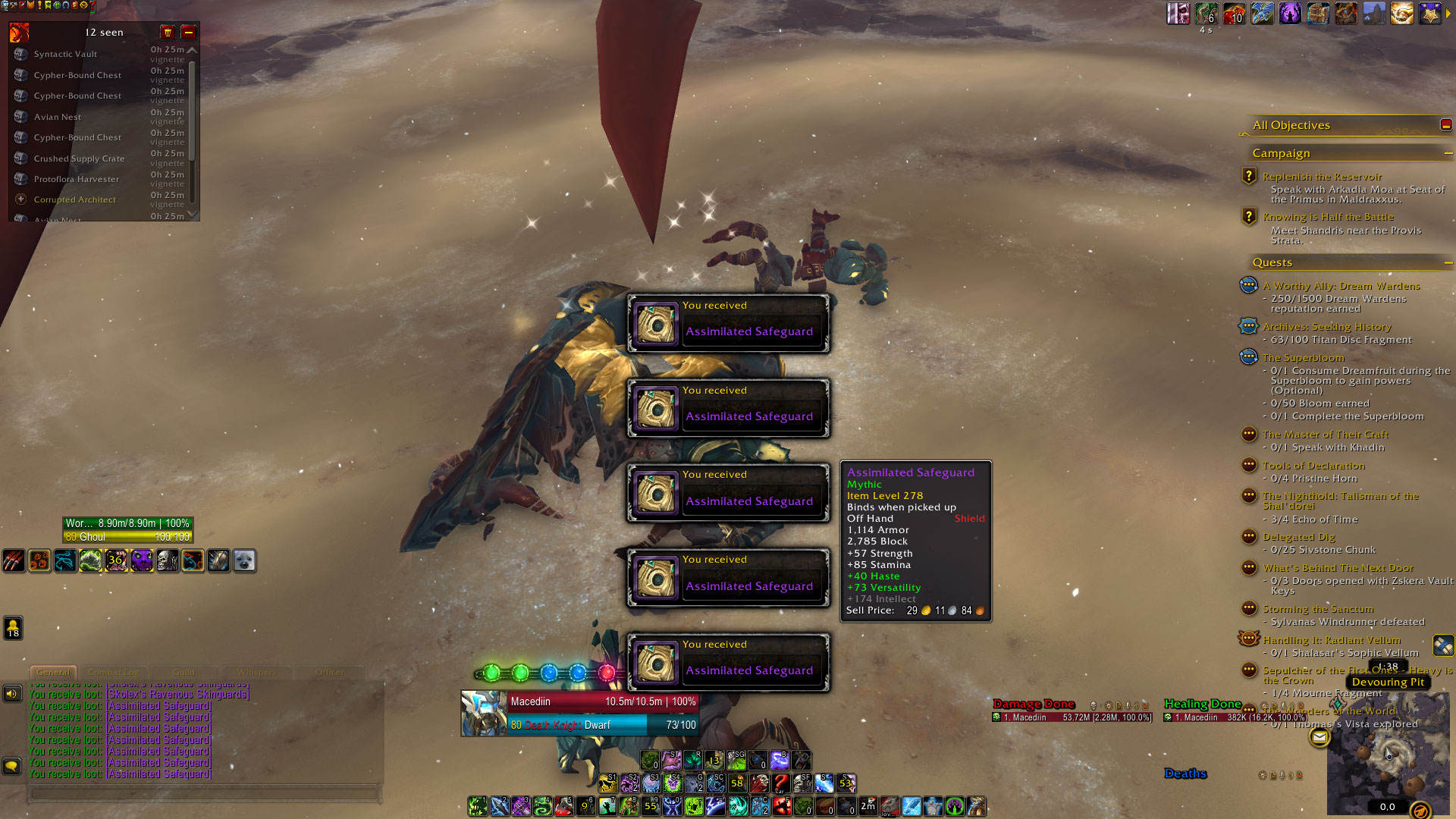Open The Superbloom quest entry
Viewport: 1456px width, 819px height.
[1303, 357]
